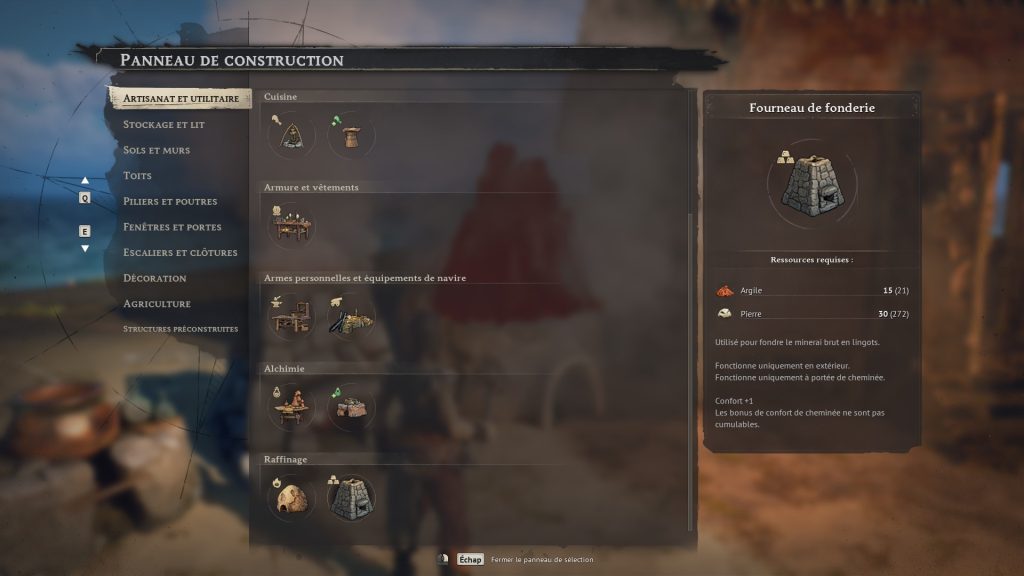
Task: Select the tailoring table under Armure et vêtements
Action: click(x=291, y=225)
